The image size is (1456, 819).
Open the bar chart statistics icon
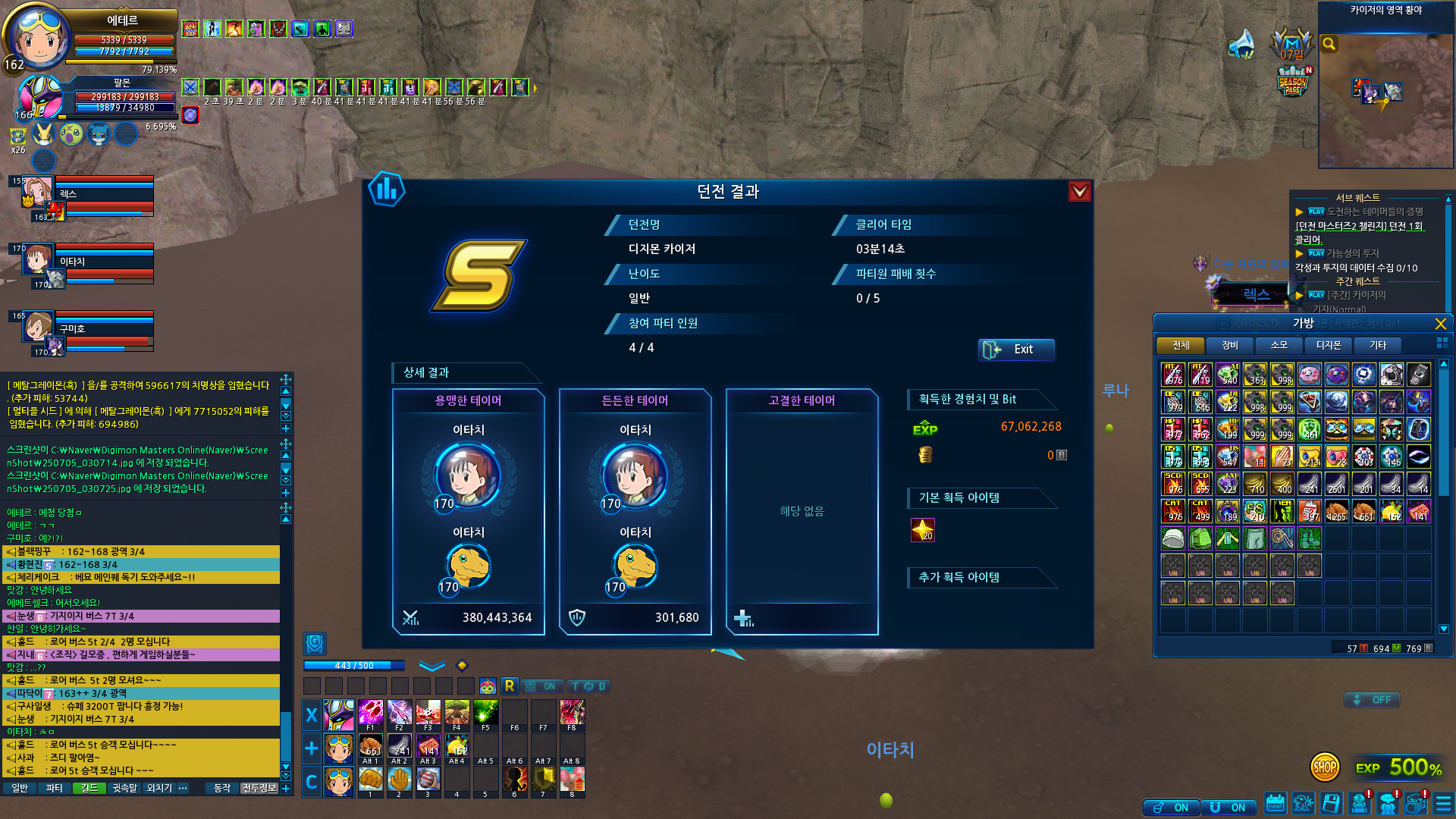pos(386,190)
